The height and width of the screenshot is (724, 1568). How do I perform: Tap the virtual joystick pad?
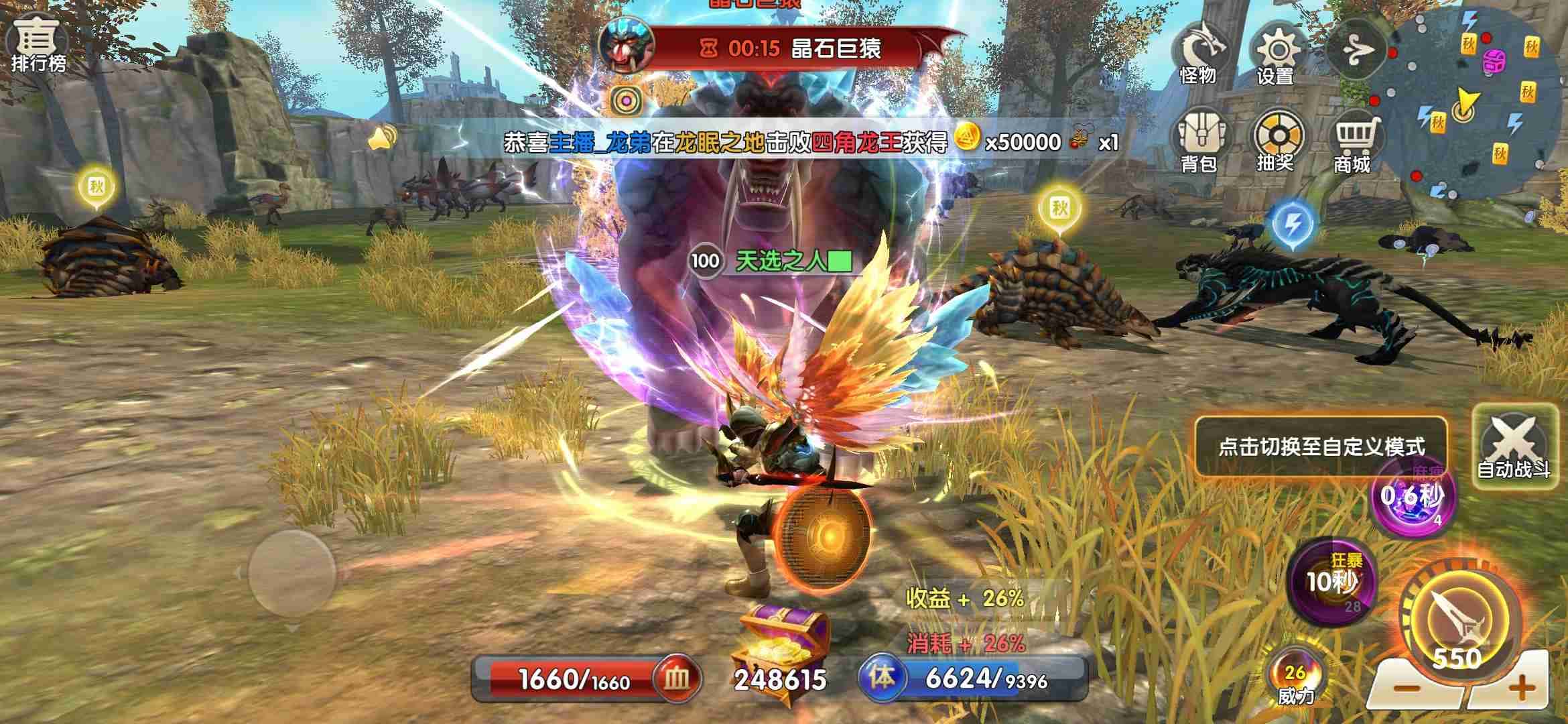(x=291, y=572)
